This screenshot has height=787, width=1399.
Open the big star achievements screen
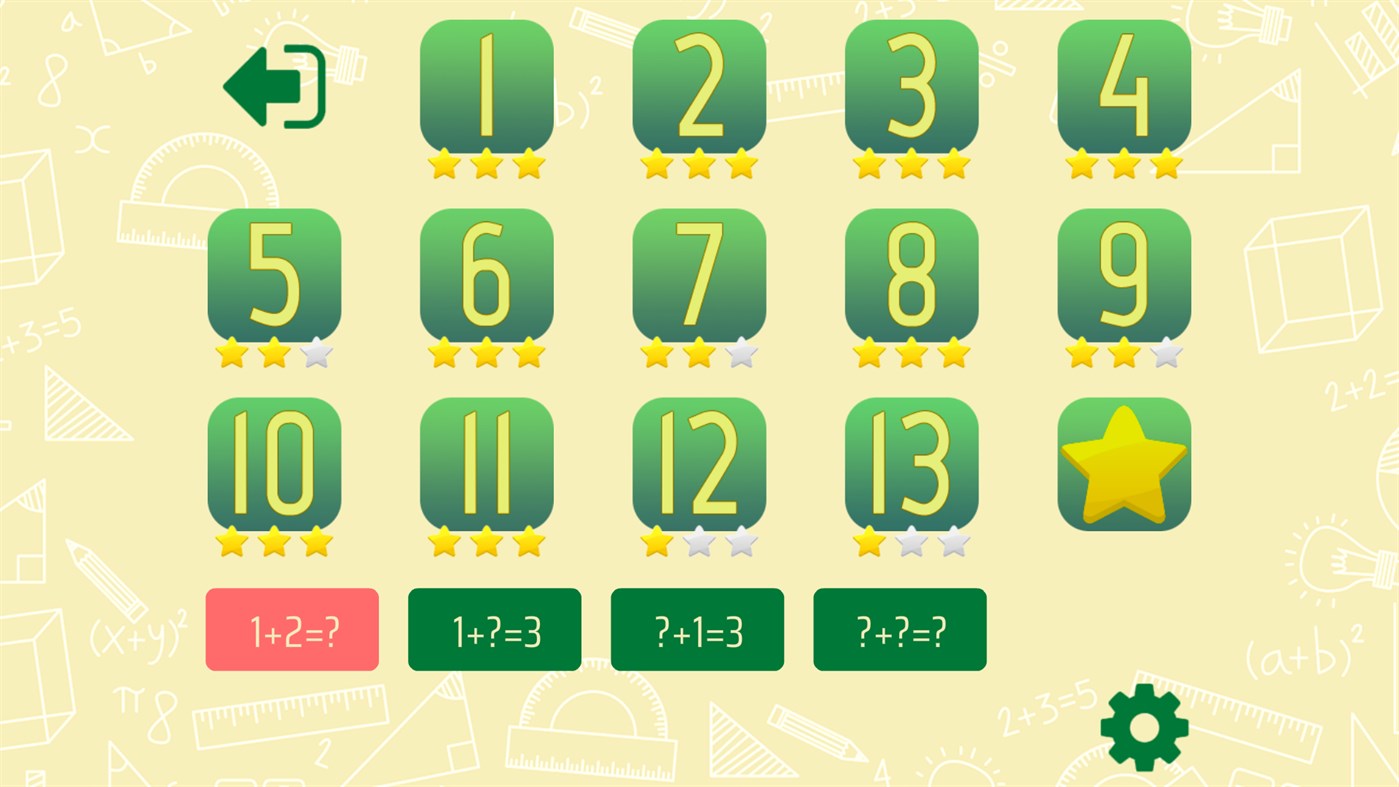1123,463
